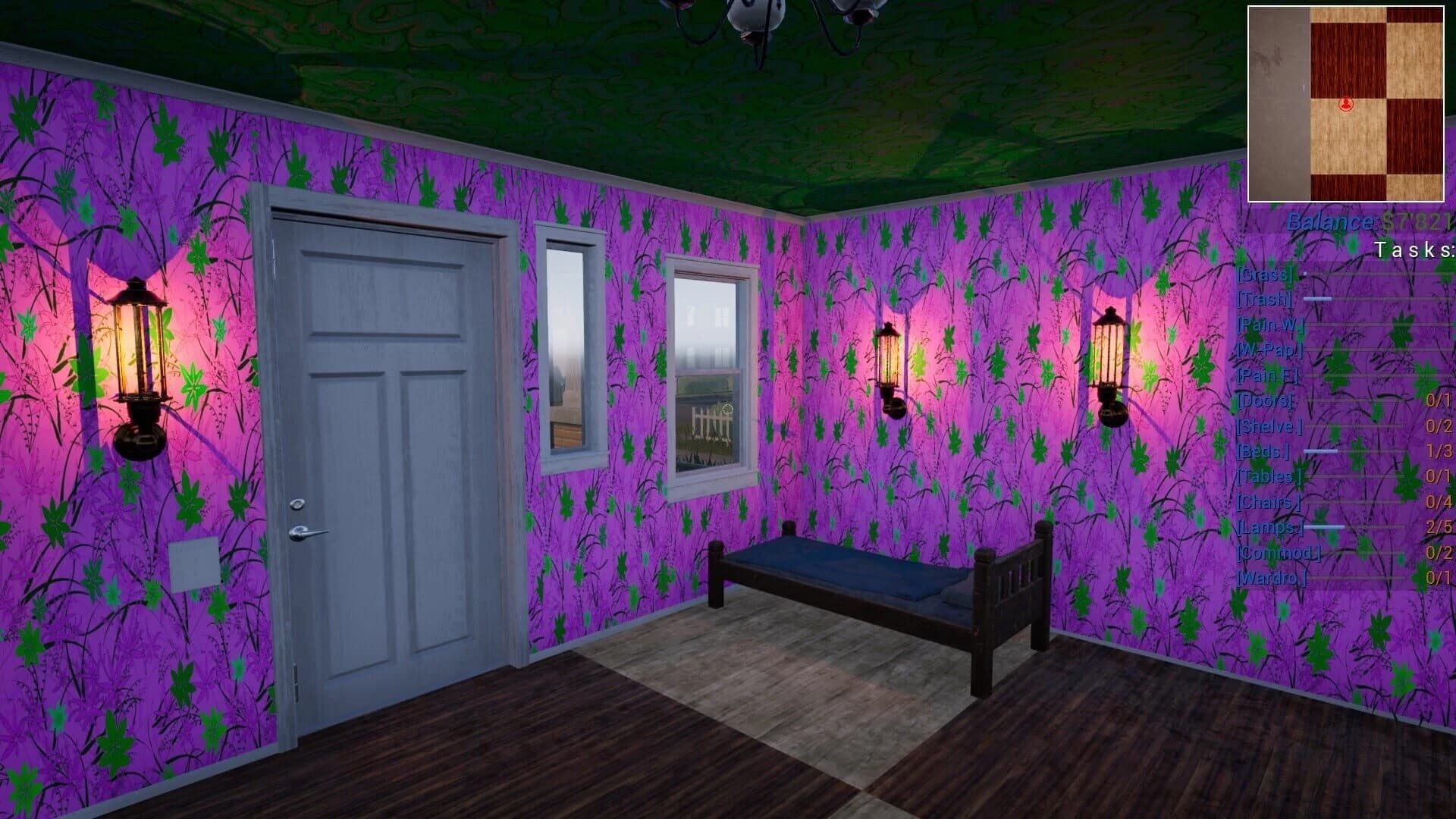The image size is (1456, 819).
Task: Click the door handle on the white door
Action: (307, 531)
